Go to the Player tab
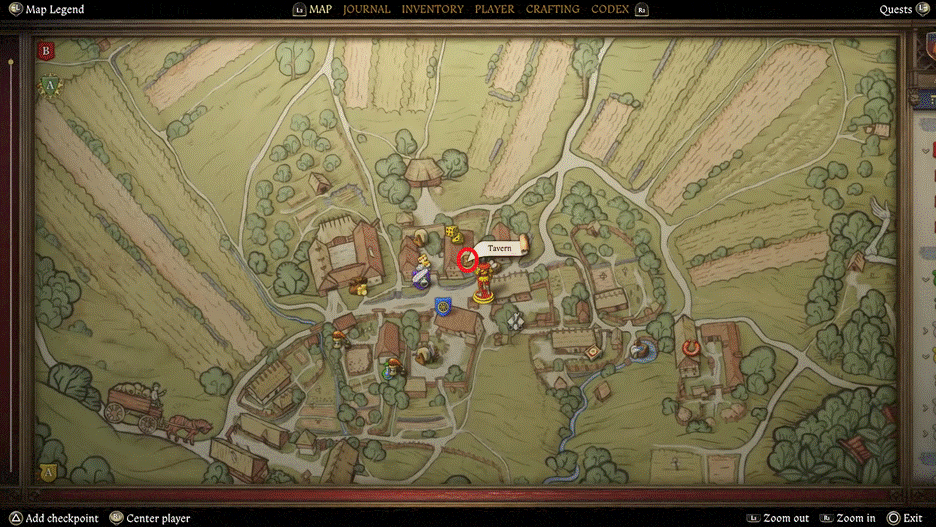Viewport: 936px width, 527px height. [494, 9]
